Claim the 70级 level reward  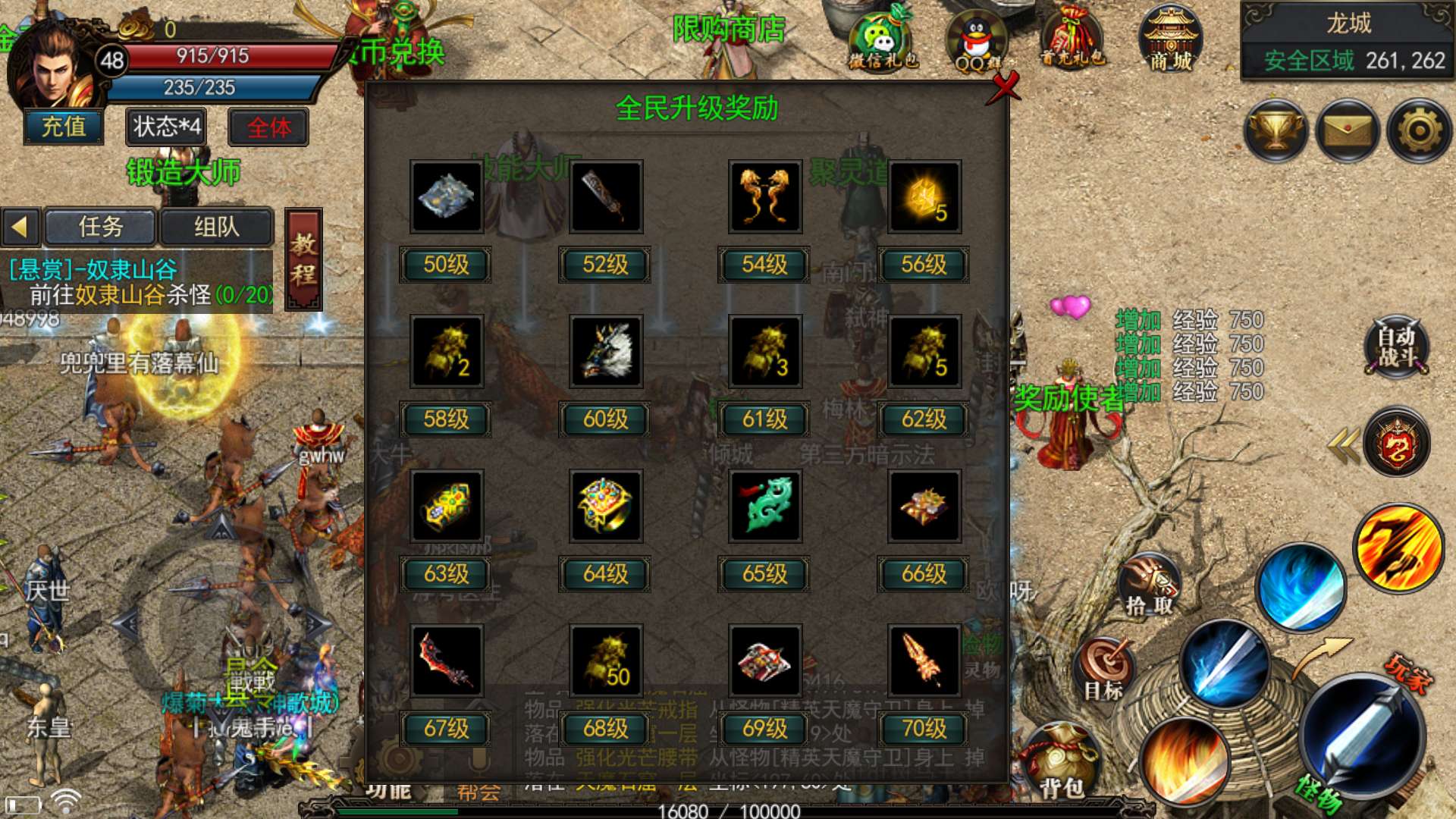point(923,729)
